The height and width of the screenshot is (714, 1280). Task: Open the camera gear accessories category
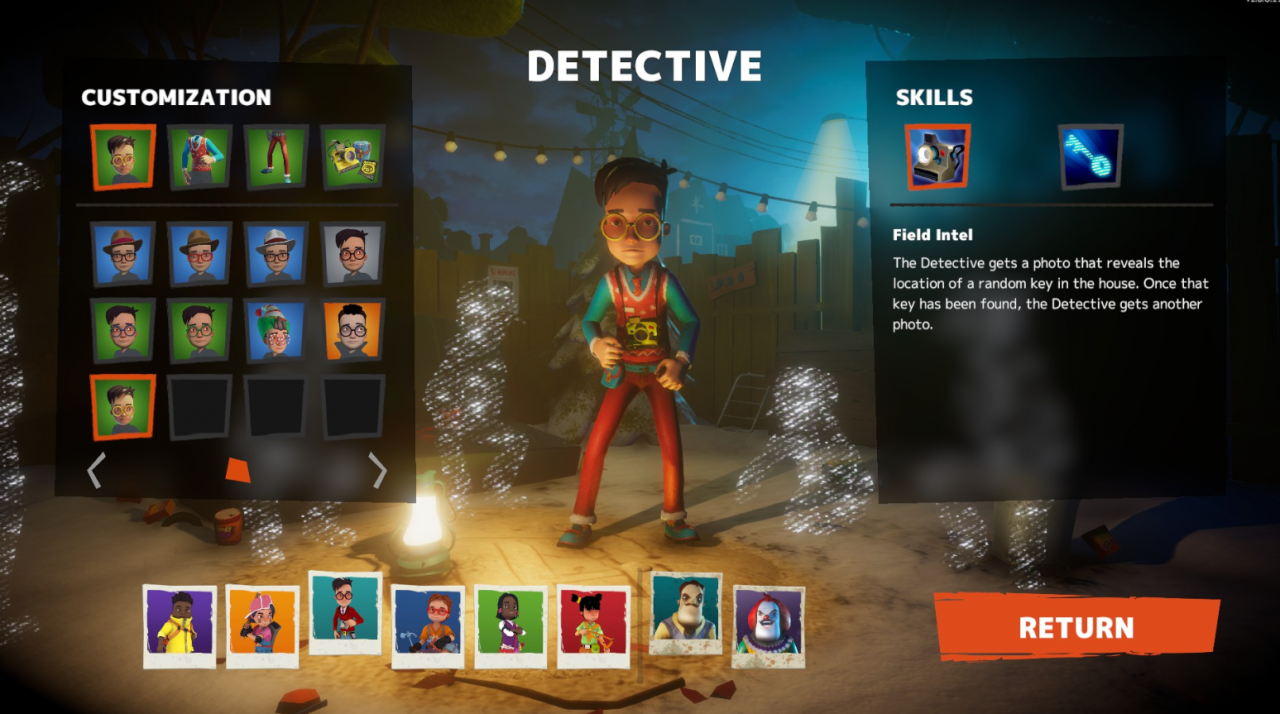353,157
